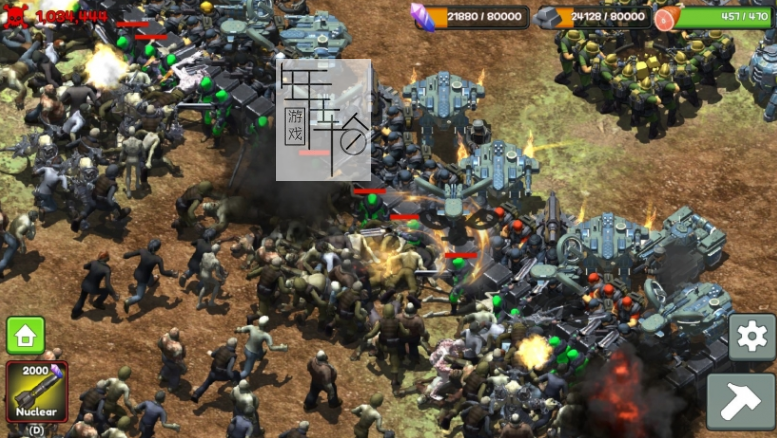Open the green home button
The height and width of the screenshot is (438, 777).
(26, 335)
